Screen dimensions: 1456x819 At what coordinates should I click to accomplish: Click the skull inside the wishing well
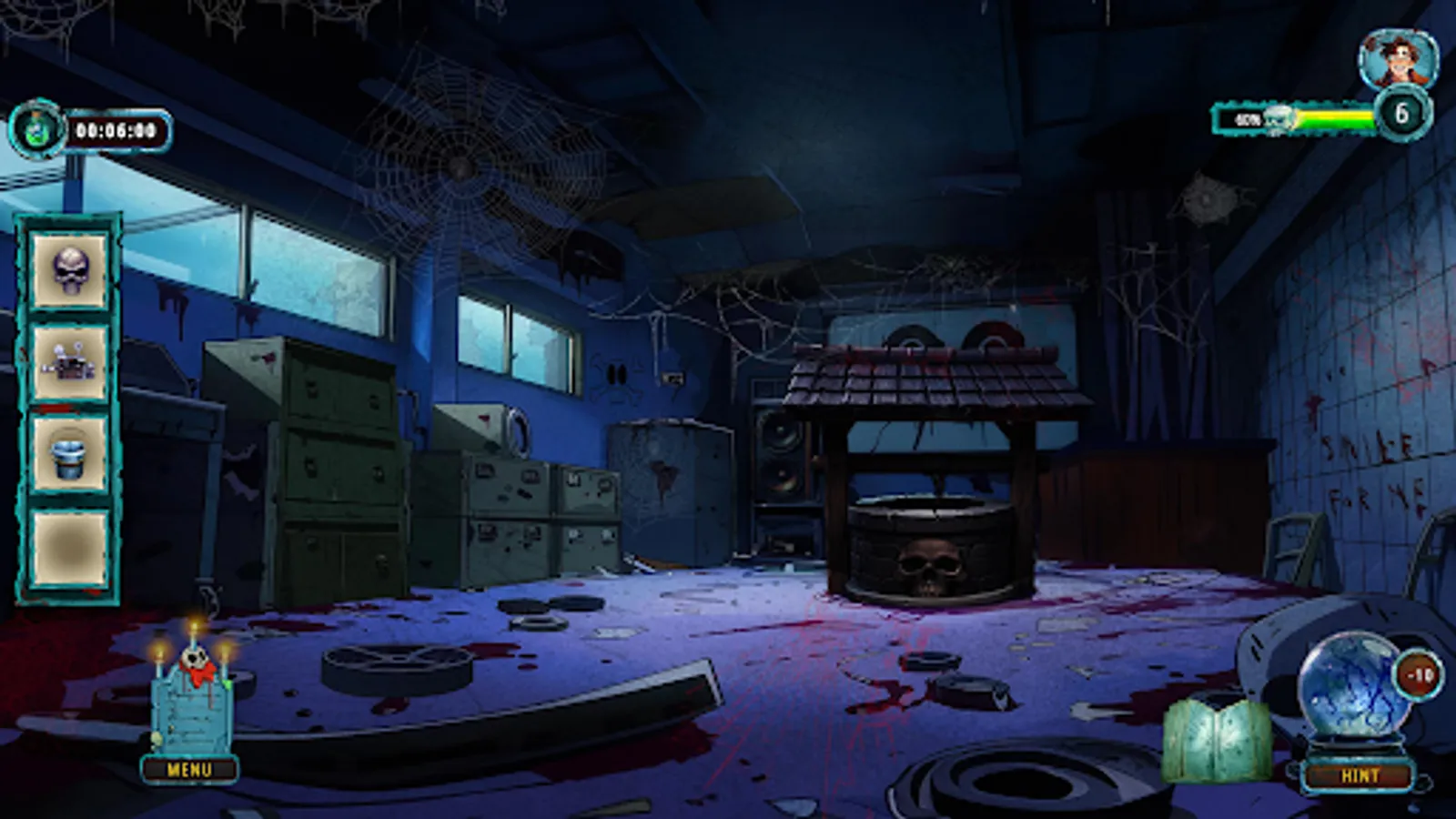(x=928, y=566)
